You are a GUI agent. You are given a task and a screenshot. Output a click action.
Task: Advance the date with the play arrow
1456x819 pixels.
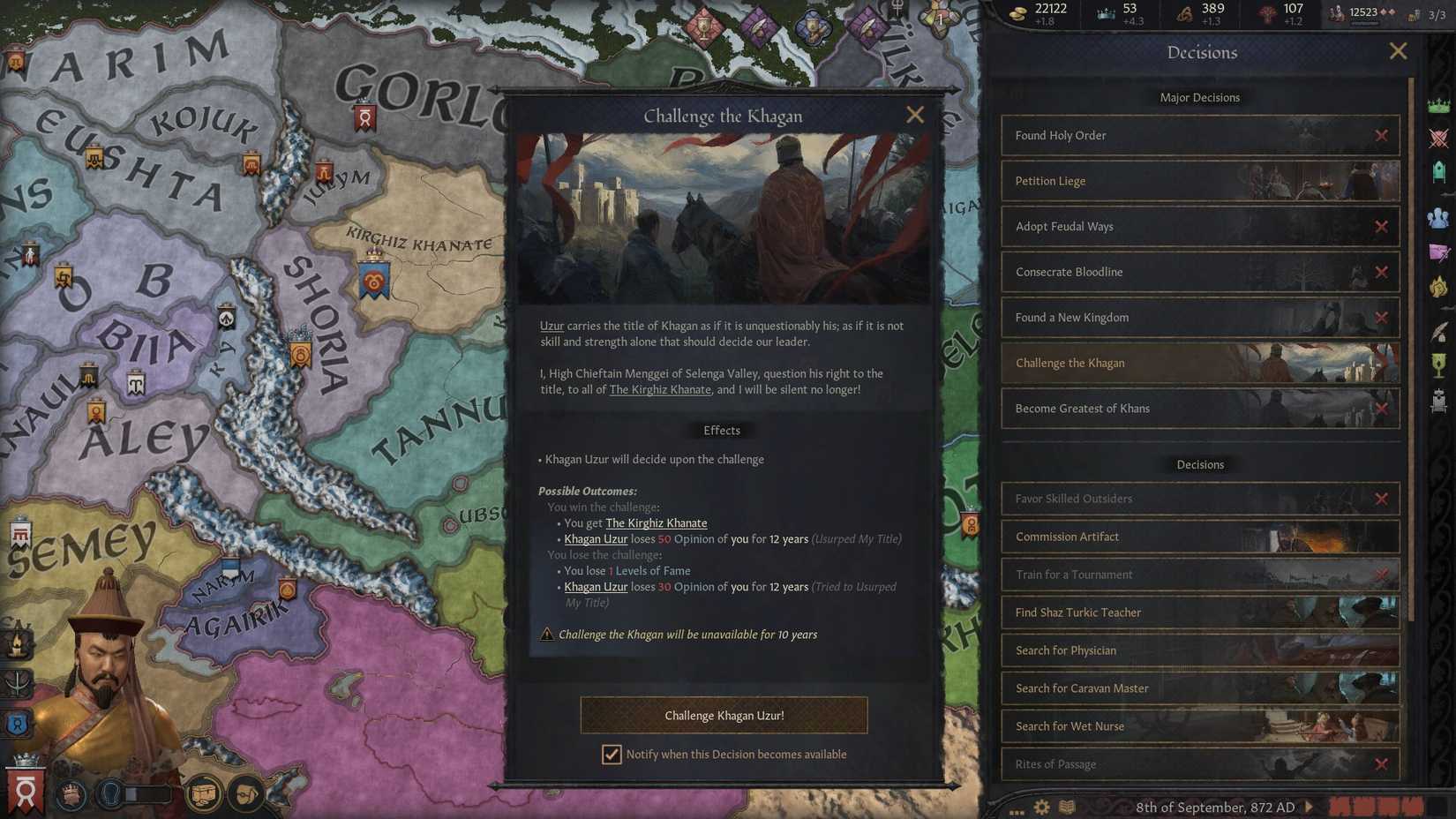[x=1309, y=807]
